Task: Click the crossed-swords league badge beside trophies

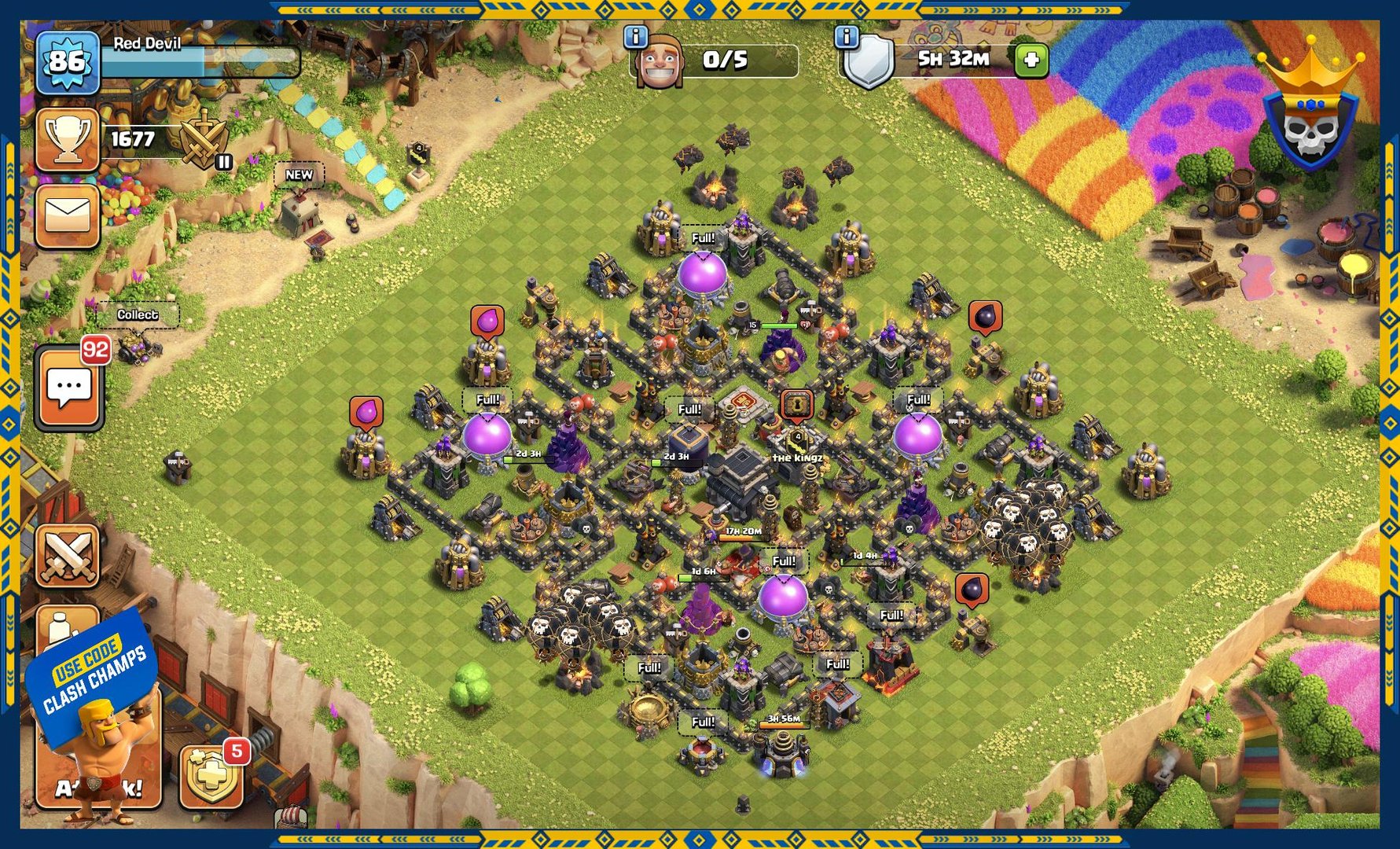Action: pos(204,140)
